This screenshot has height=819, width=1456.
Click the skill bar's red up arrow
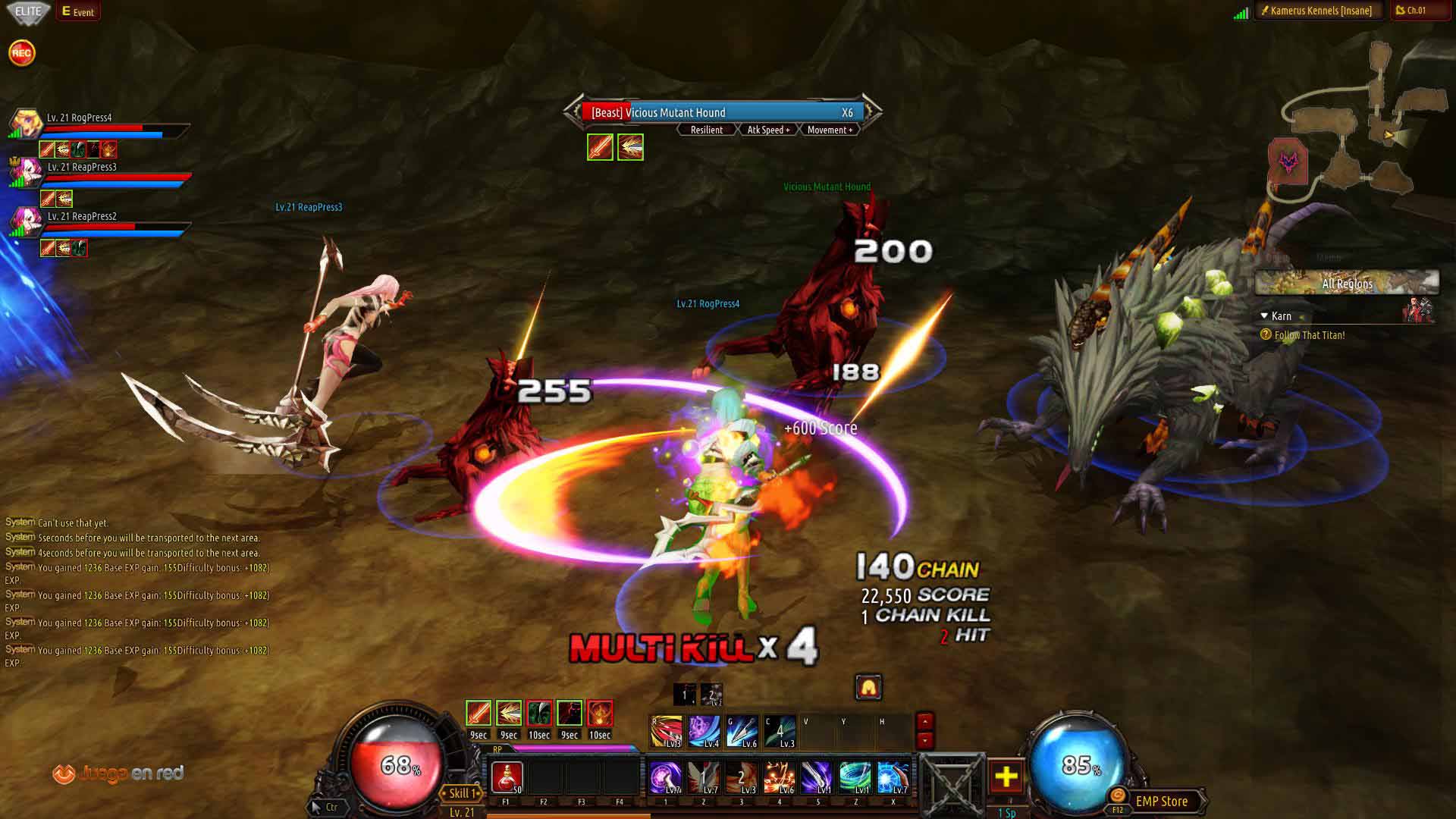tap(924, 721)
